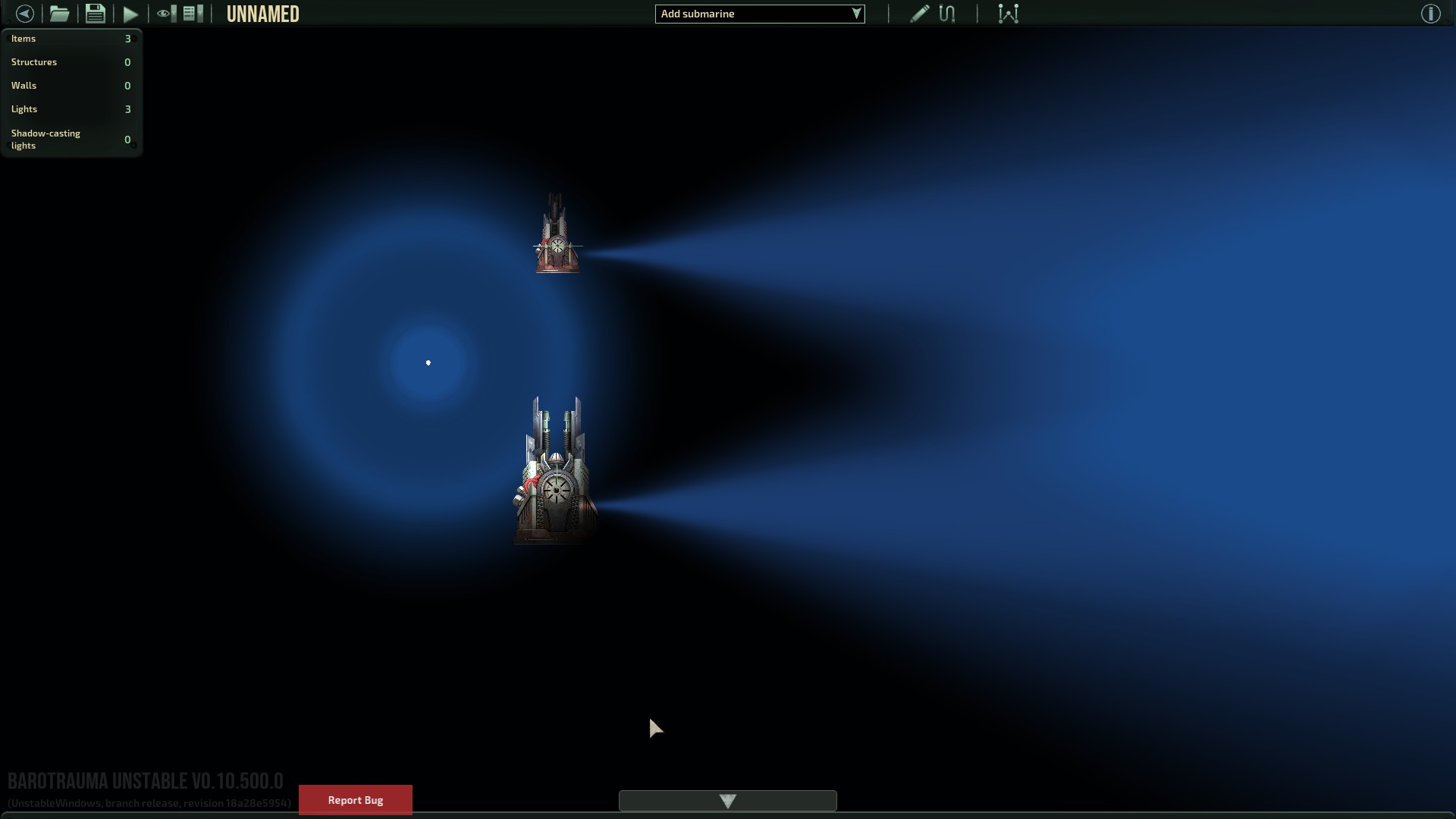Click the blue spotlight beam light source
The width and height of the screenshot is (1456, 819).
(x=428, y=362)
